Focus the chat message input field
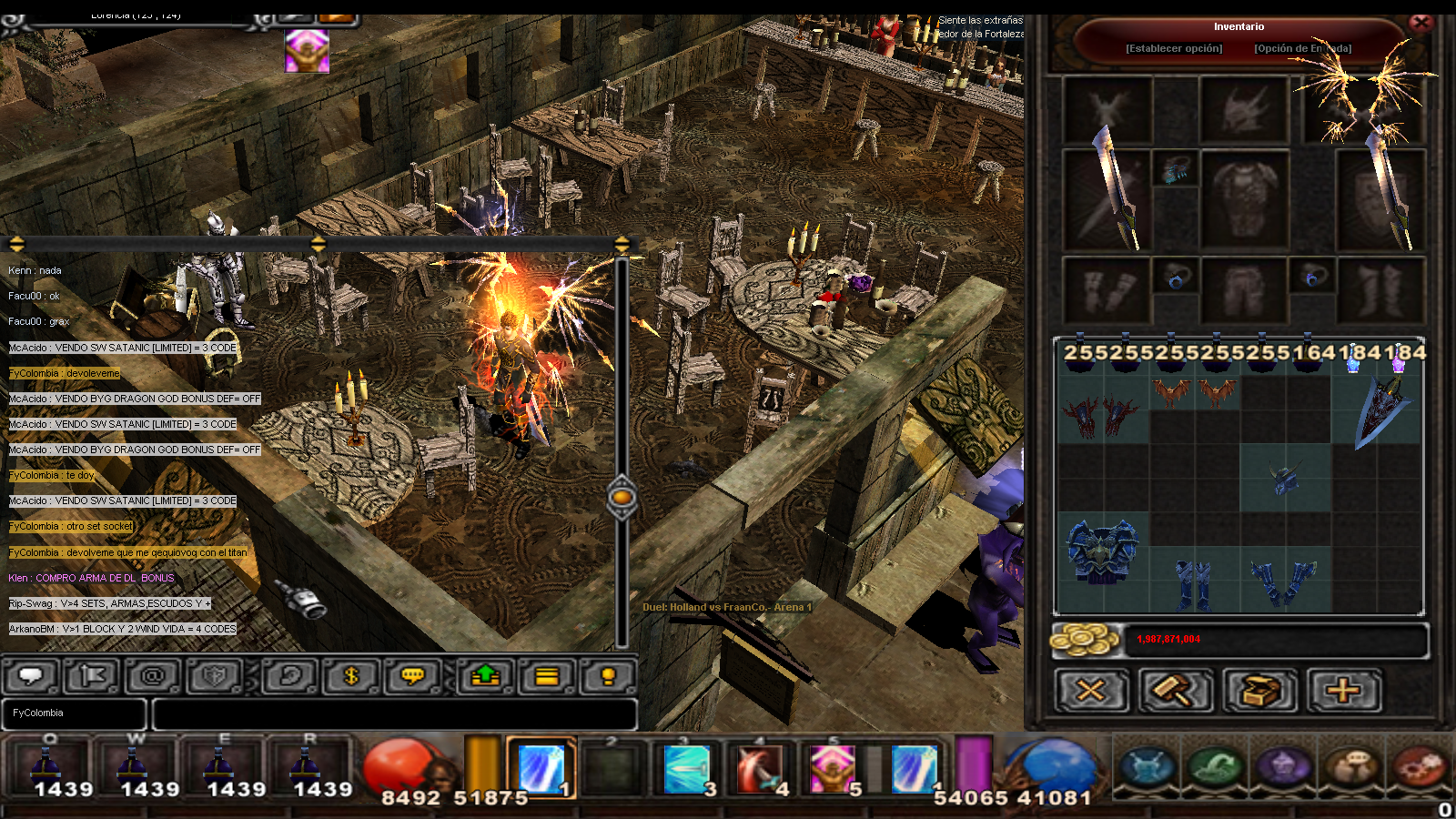Screen dimensions: 1456x819 click(x=393, y=713)
